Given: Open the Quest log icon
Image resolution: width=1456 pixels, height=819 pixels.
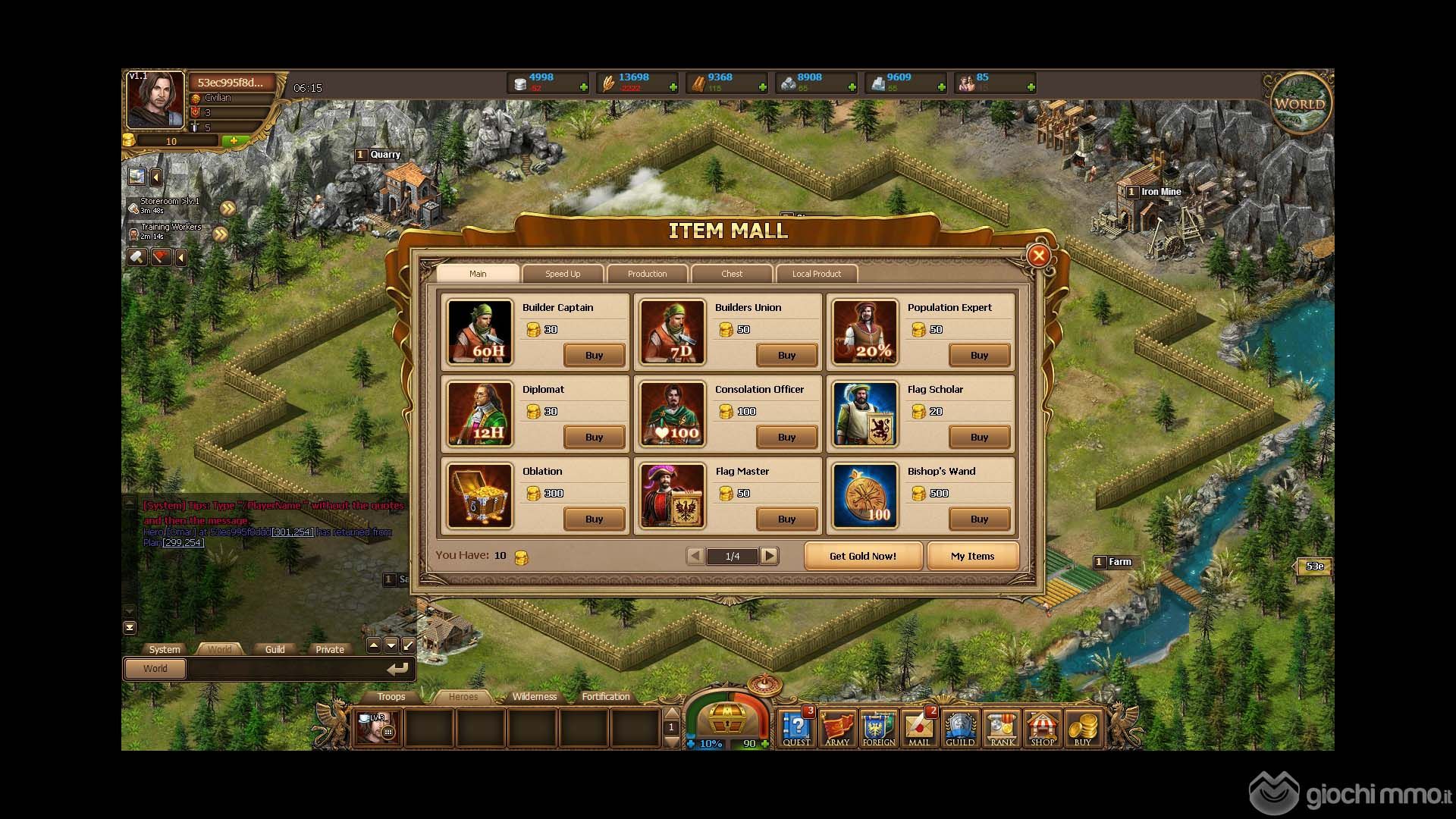Looking at the screenshot, I should 796,728.
